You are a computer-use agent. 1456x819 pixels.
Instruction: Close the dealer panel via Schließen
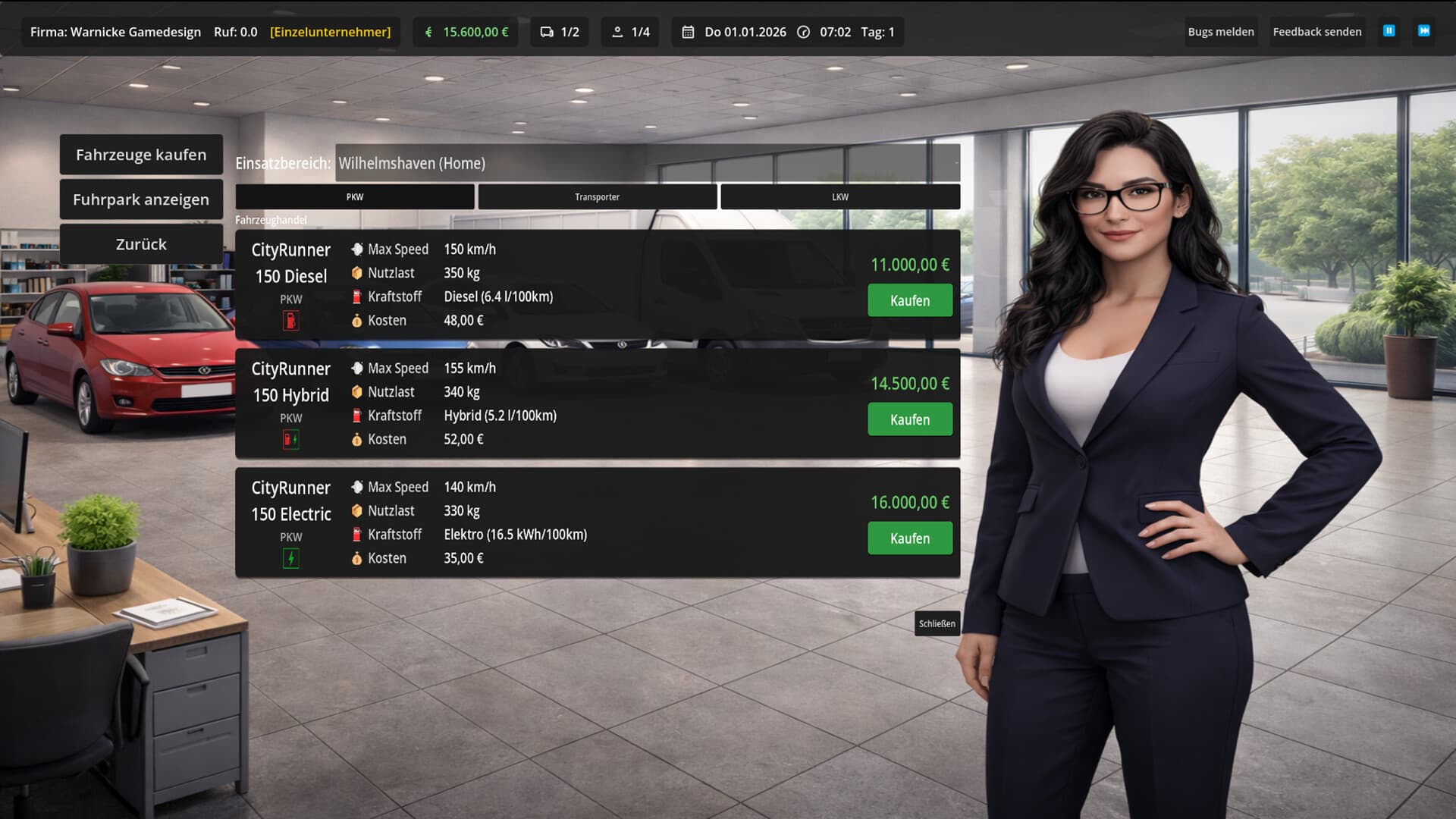[937, 623]
